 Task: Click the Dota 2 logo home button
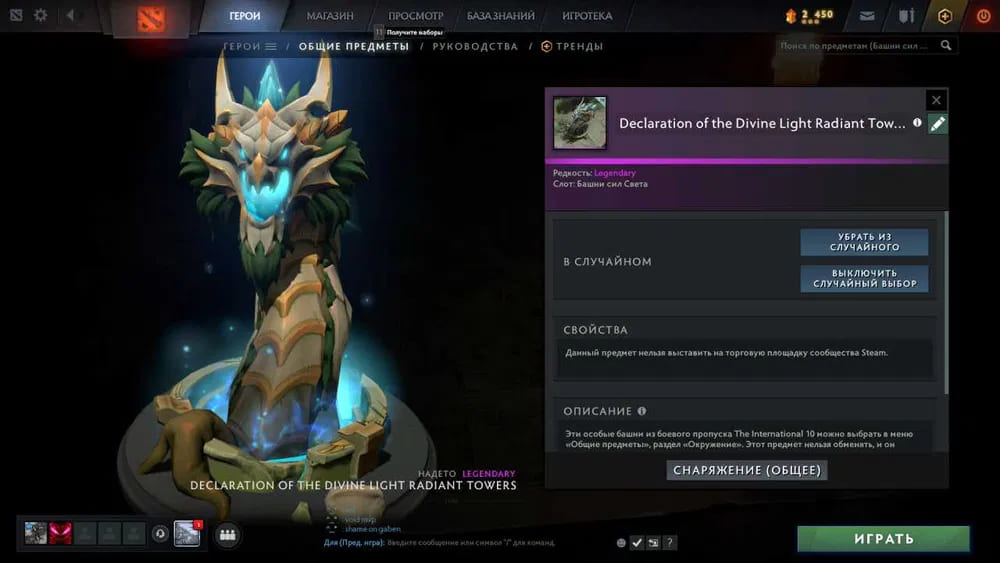[153, 17]
